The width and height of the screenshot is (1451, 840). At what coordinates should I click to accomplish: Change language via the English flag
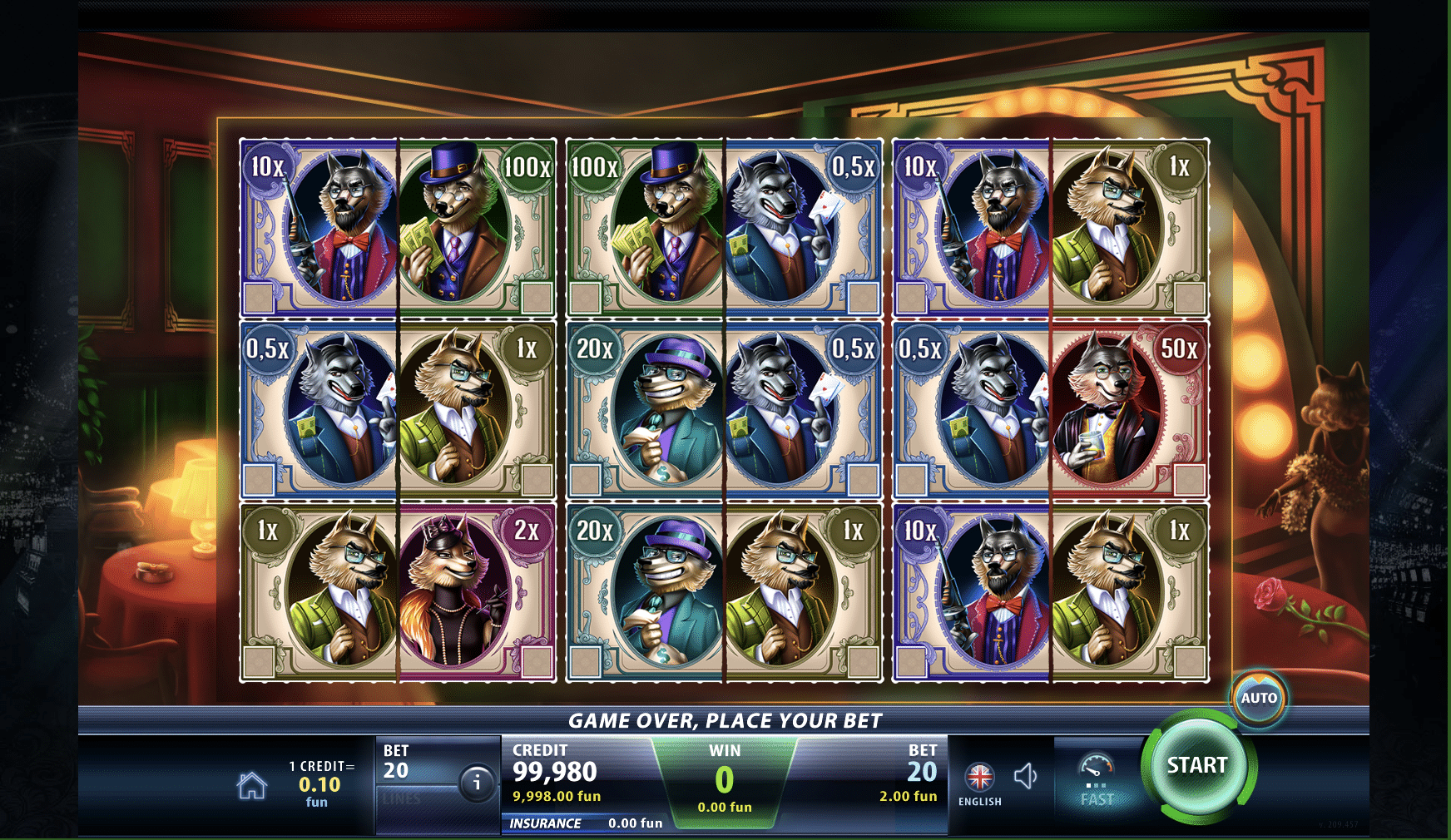click(979, 778)
